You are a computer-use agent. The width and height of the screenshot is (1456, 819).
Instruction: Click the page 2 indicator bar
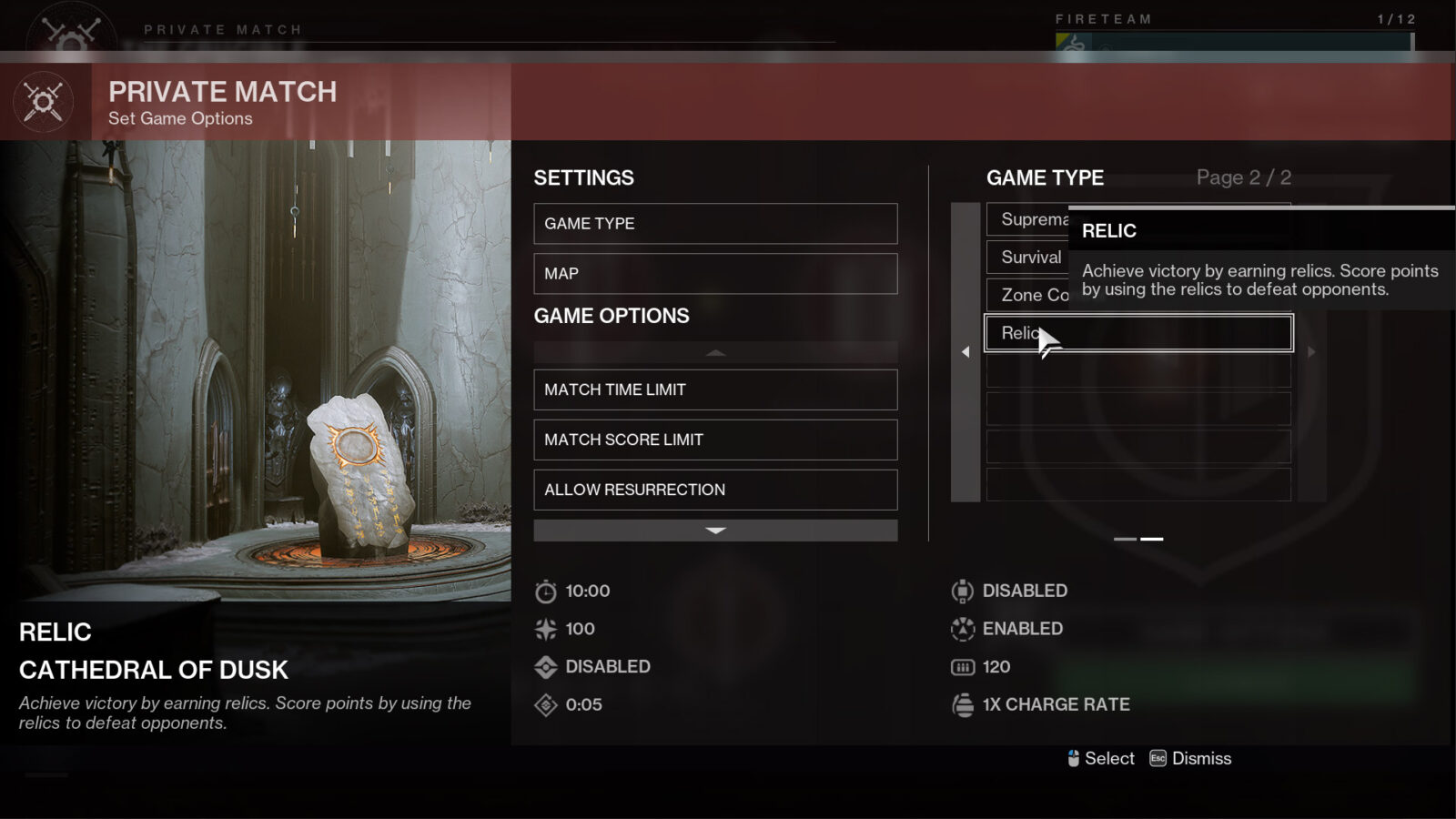1151,538
